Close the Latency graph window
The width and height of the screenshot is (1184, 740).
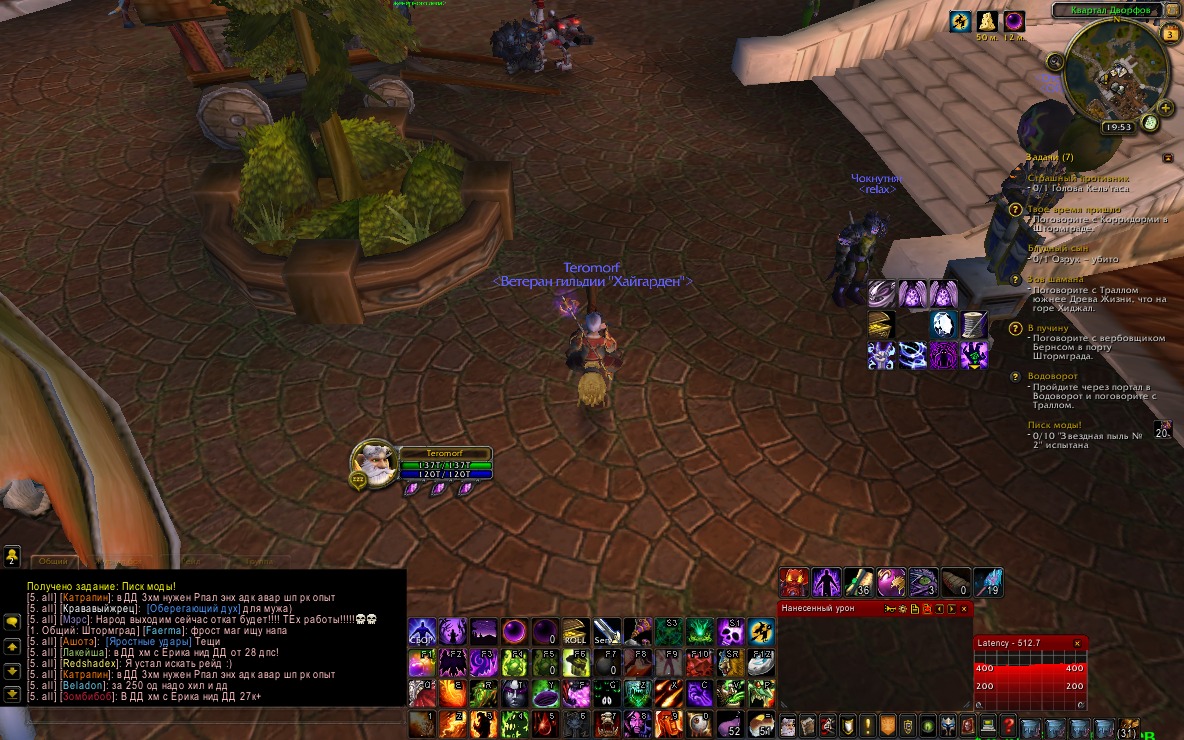click(x=1077, y=643)
